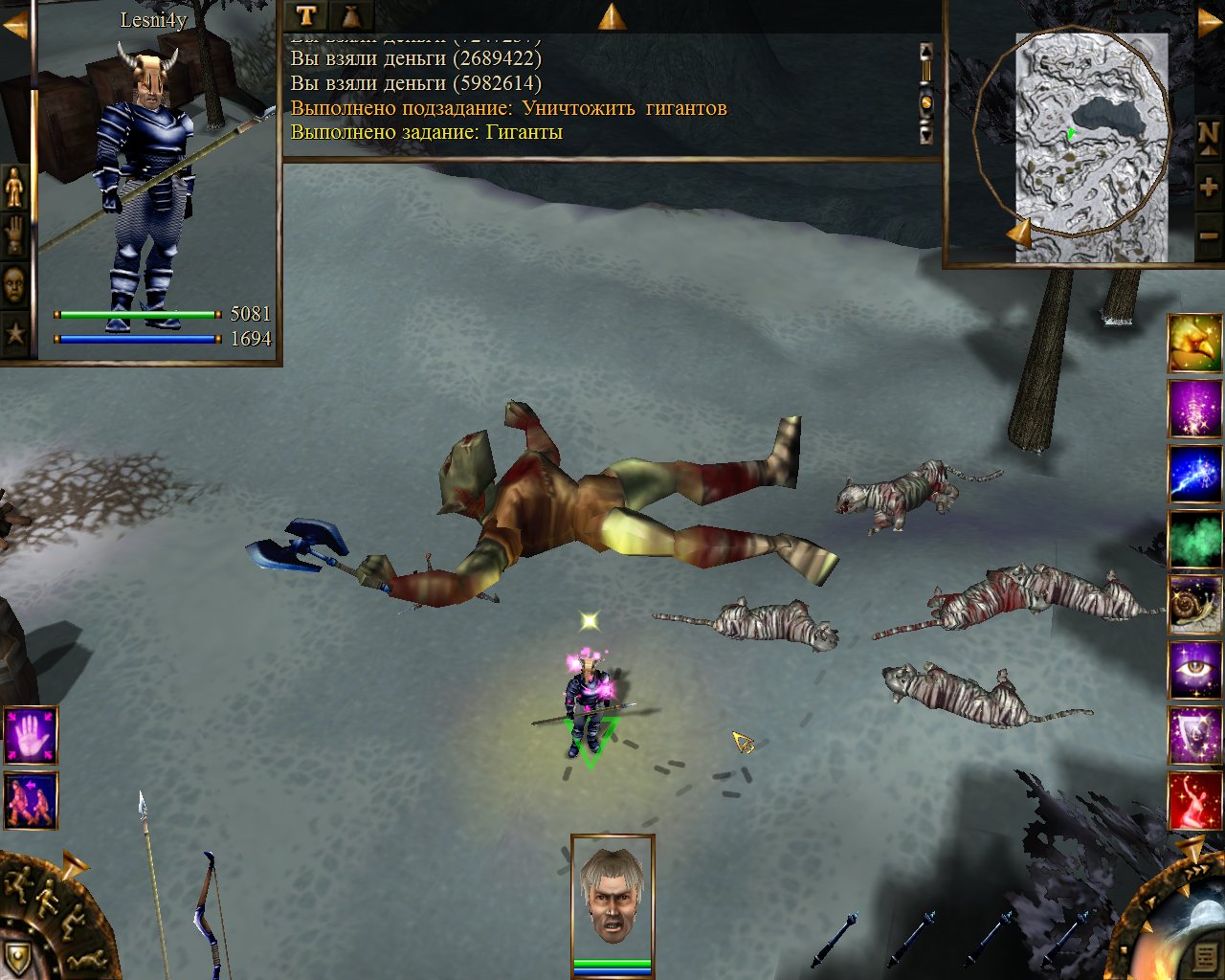Cast the purple eye vision spell
The image size is (1225, 980).
tap(1194, 669)
